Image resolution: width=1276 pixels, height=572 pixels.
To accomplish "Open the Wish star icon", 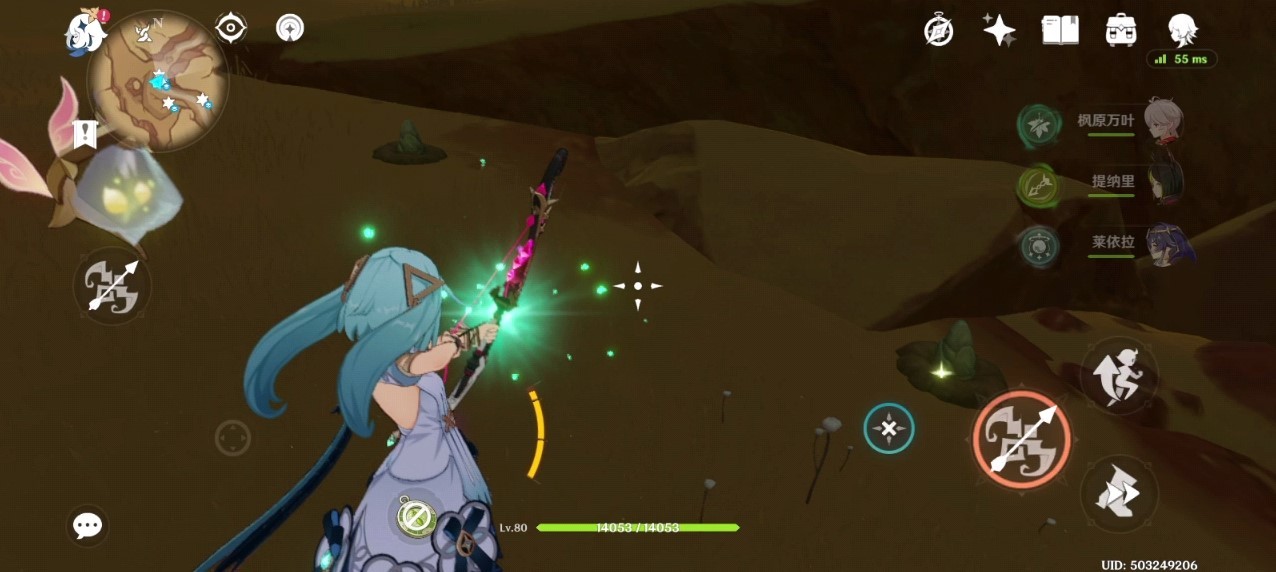I will [999, 30].
